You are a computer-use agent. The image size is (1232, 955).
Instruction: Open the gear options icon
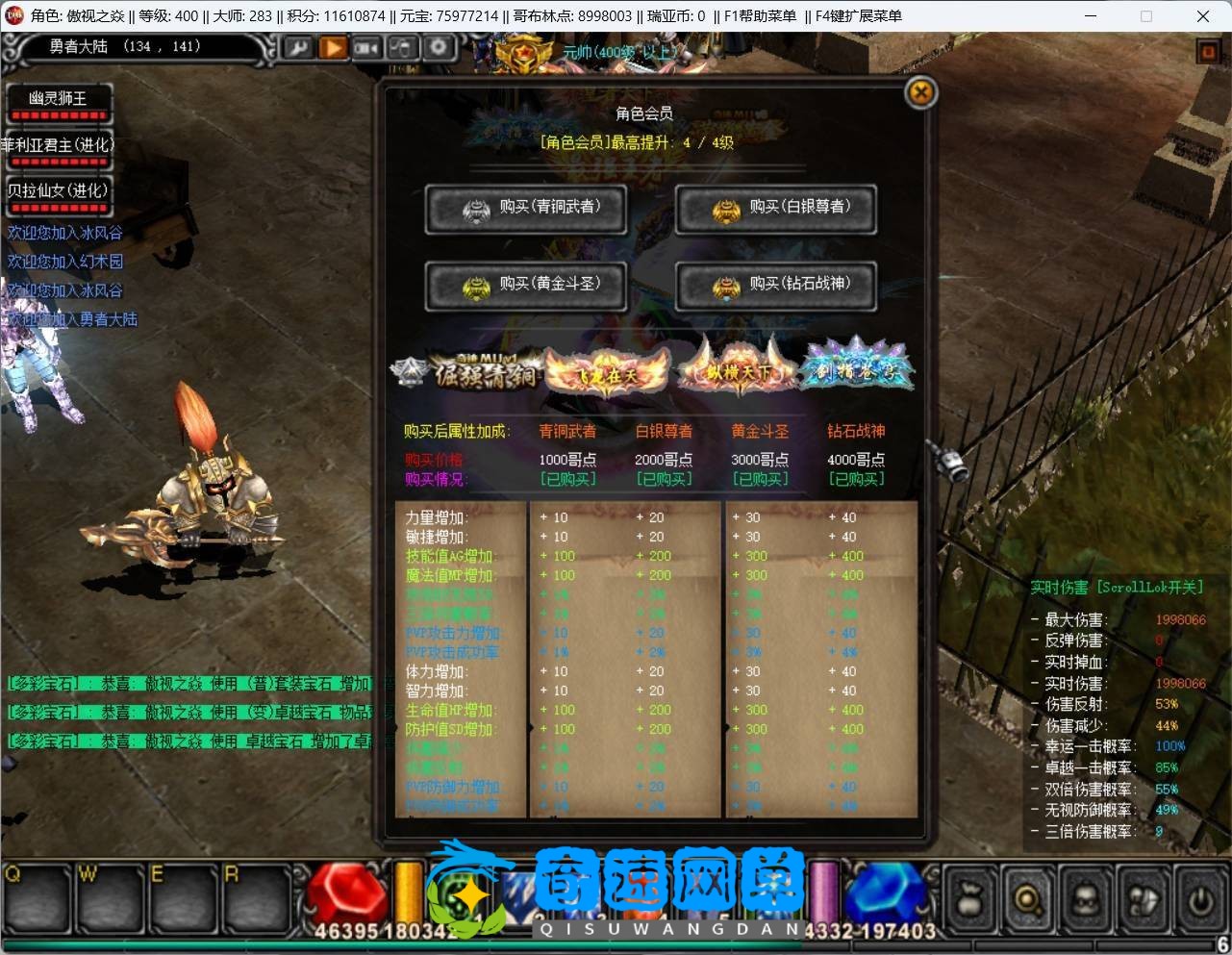point(439,47)
